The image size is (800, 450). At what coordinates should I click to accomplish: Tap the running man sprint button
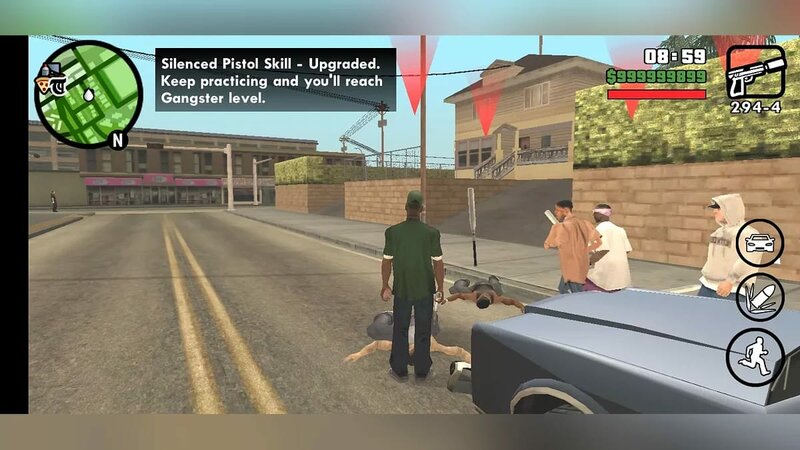(755, 357)
